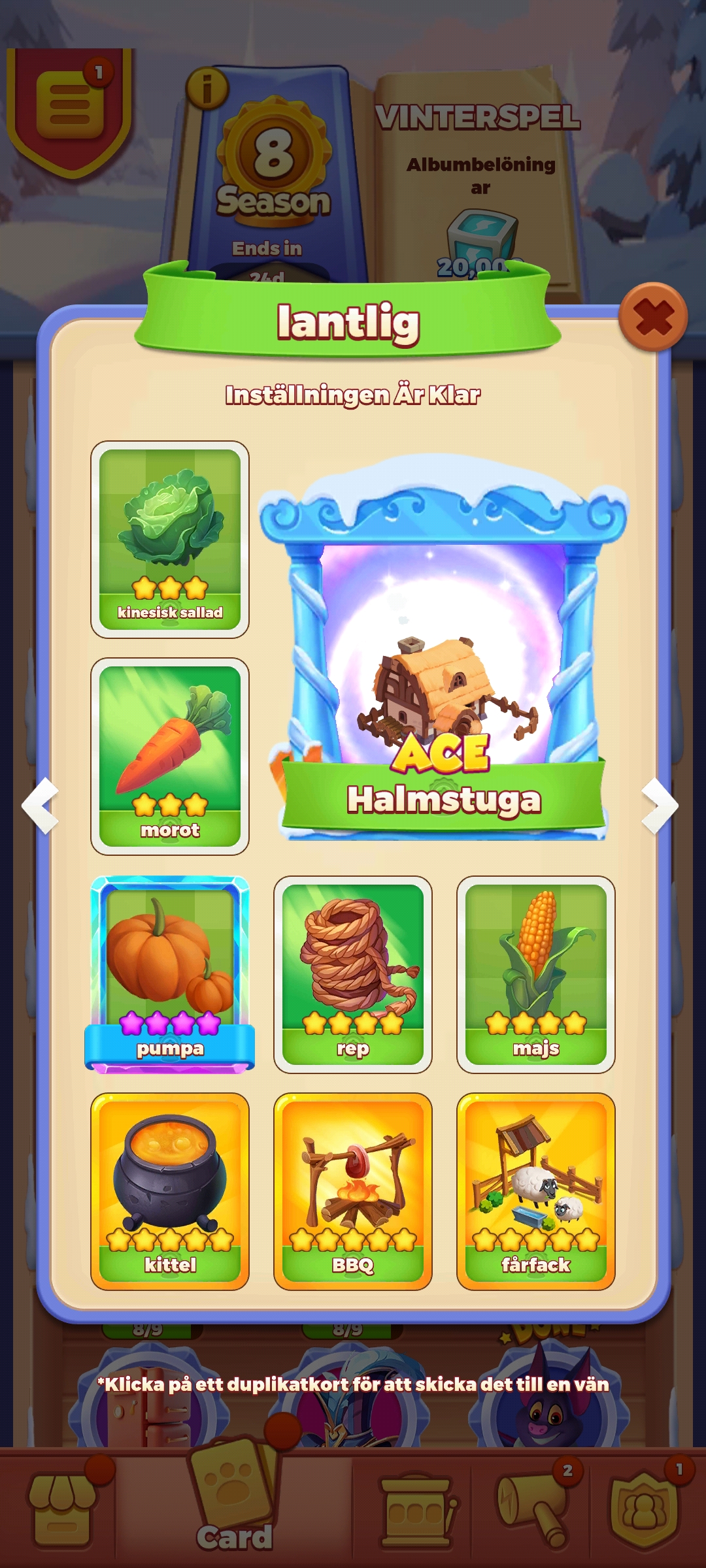Open the hammer attack tab

533,1509
